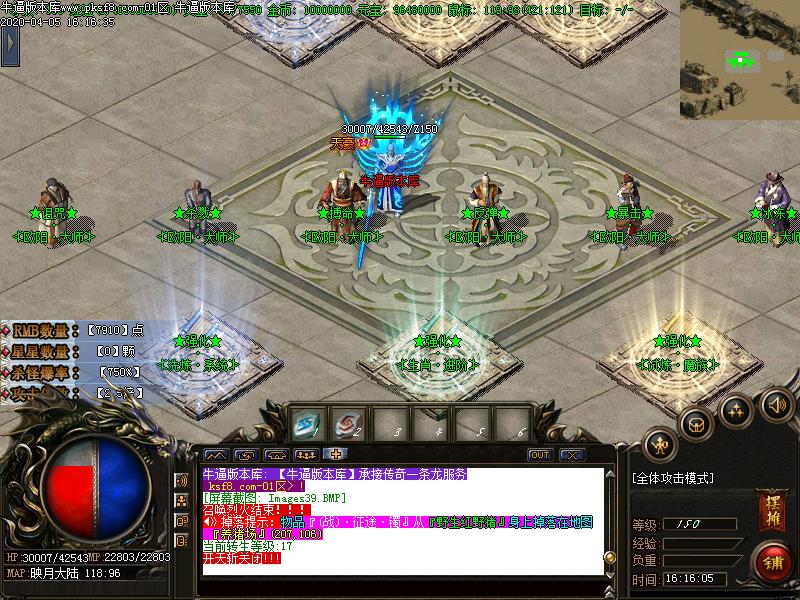
Task: Click the OUT button above chat
Action: (x=540, y=455)
